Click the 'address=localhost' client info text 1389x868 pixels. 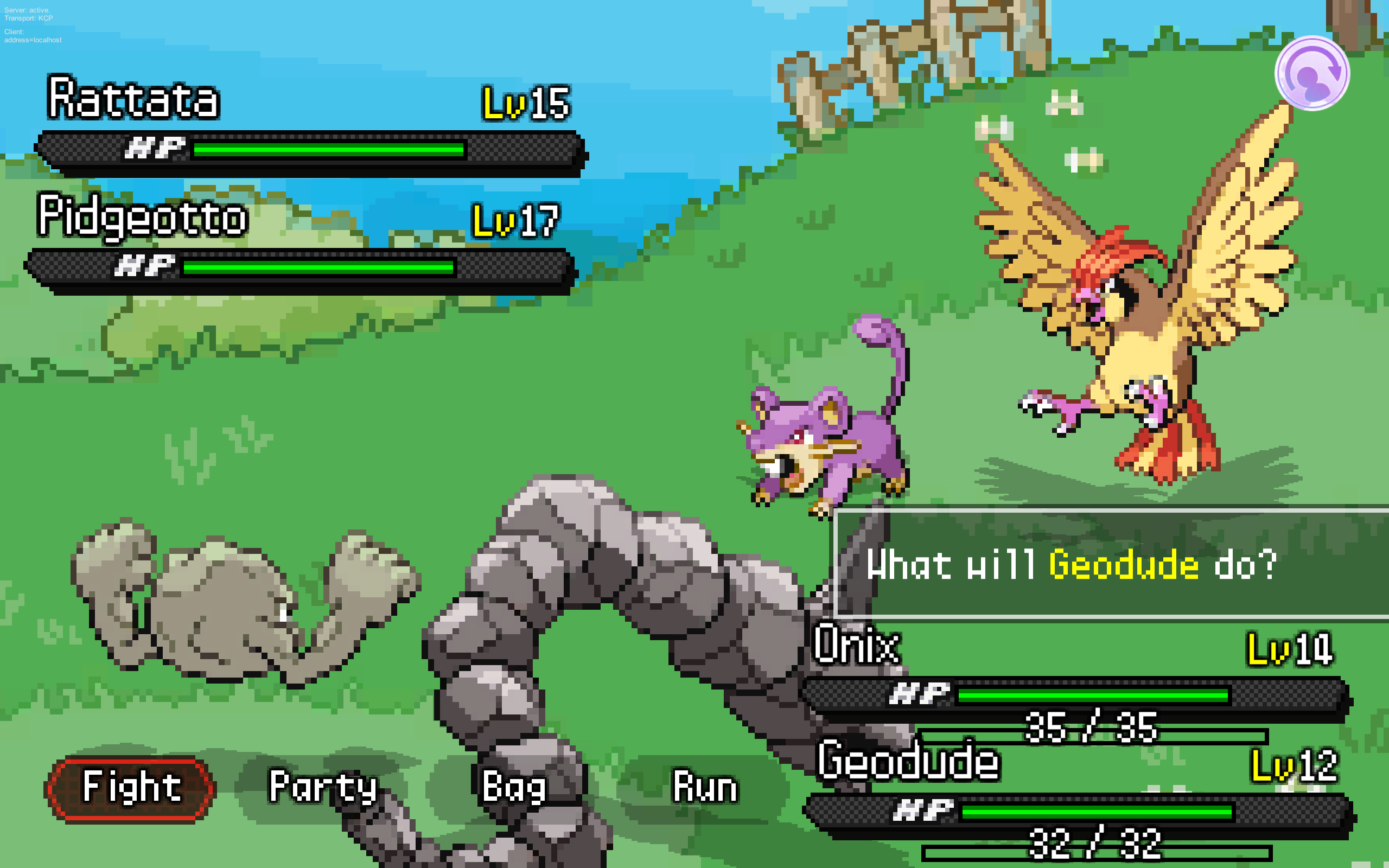33,40
